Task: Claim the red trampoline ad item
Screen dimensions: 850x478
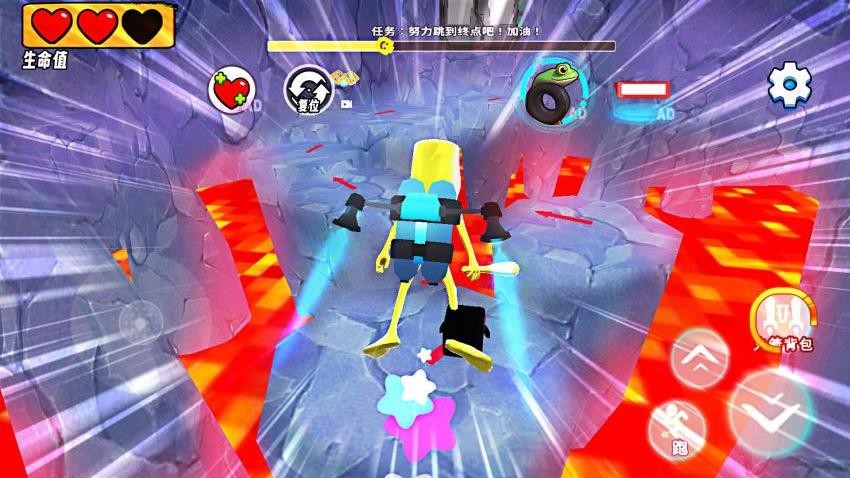Action: [640, 93]
